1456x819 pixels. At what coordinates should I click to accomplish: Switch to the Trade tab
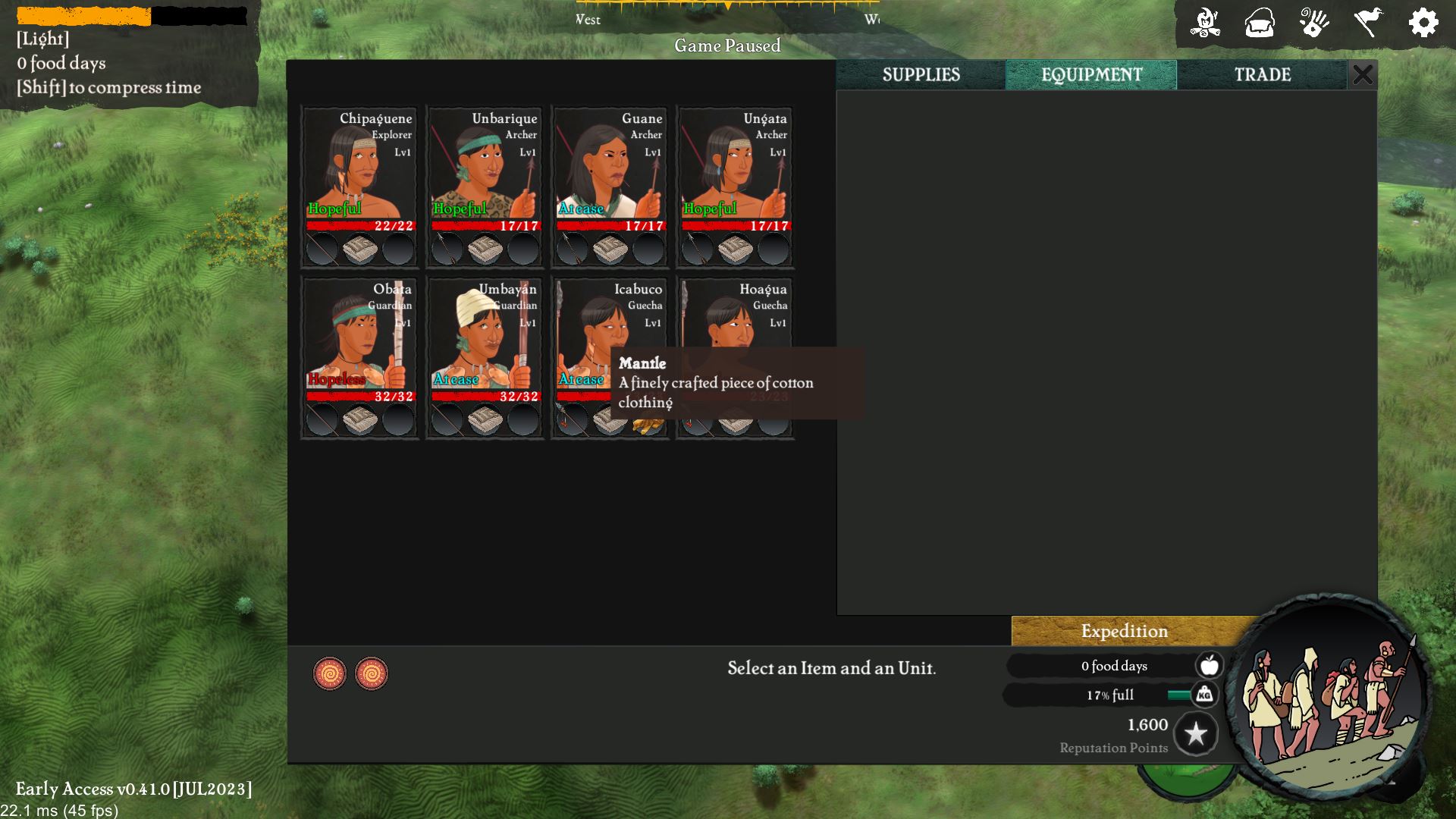click(x=1262, y=74)
